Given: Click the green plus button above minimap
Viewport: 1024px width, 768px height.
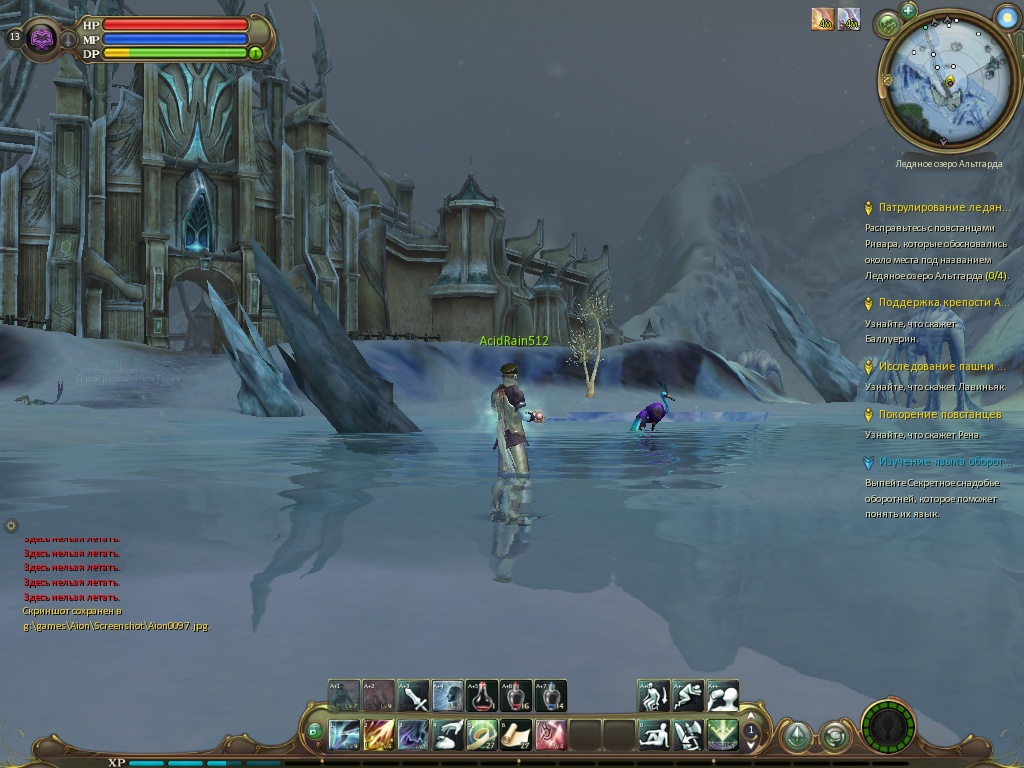Looking at the screenshot, I should click(x=908, y=10).
